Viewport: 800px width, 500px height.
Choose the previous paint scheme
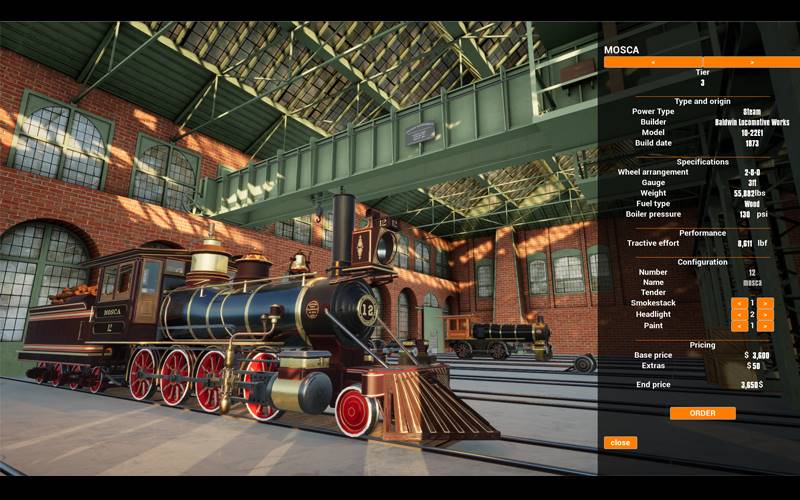click(738, 326)
